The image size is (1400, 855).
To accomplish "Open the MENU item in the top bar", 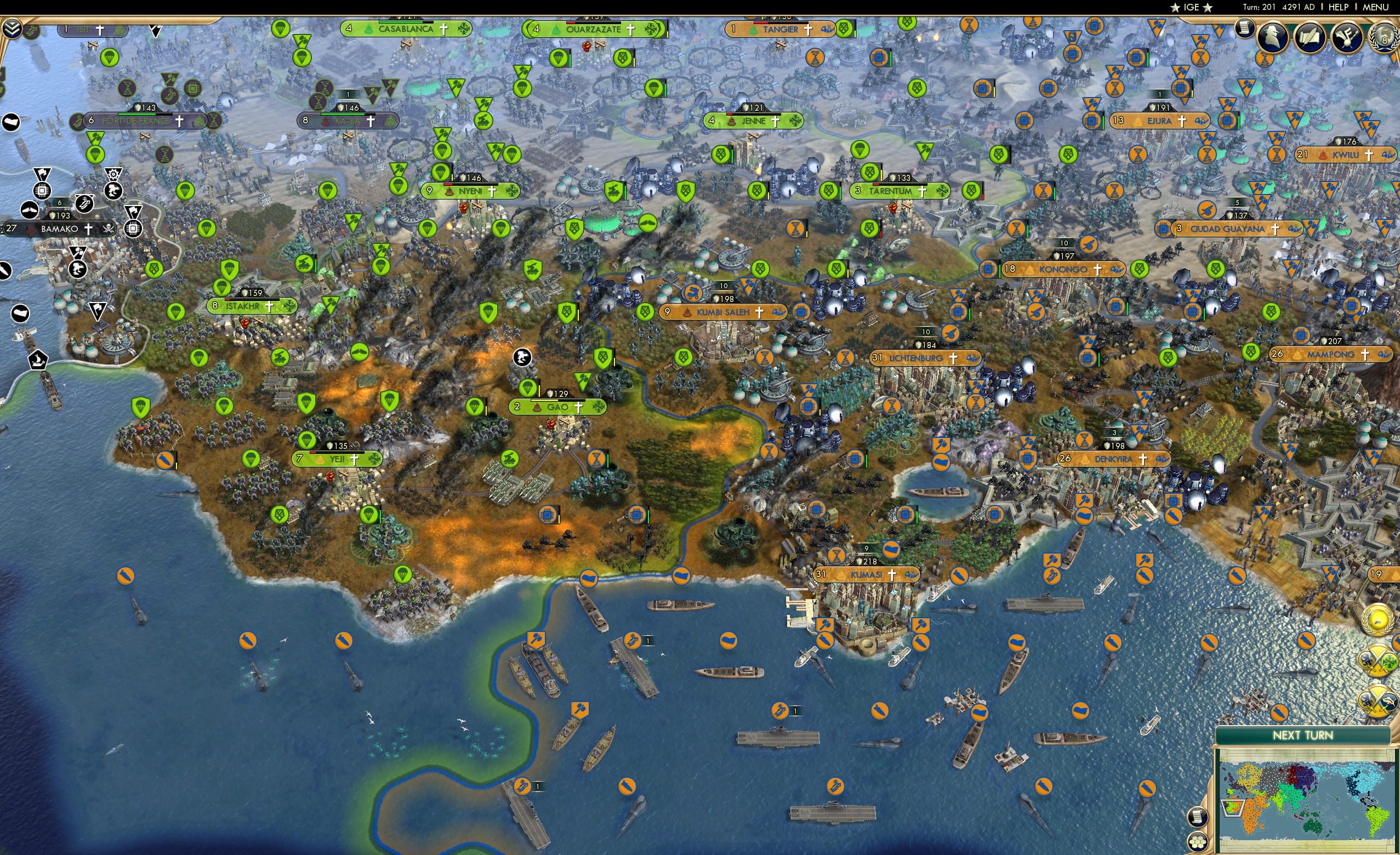I will click(x=1375, y=7).
